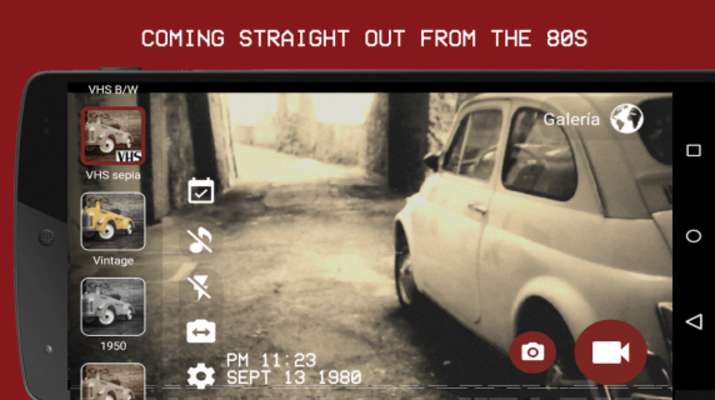Tap the Android home circle button
Screen dimensions: 715x400
click(x=693, y=236)
